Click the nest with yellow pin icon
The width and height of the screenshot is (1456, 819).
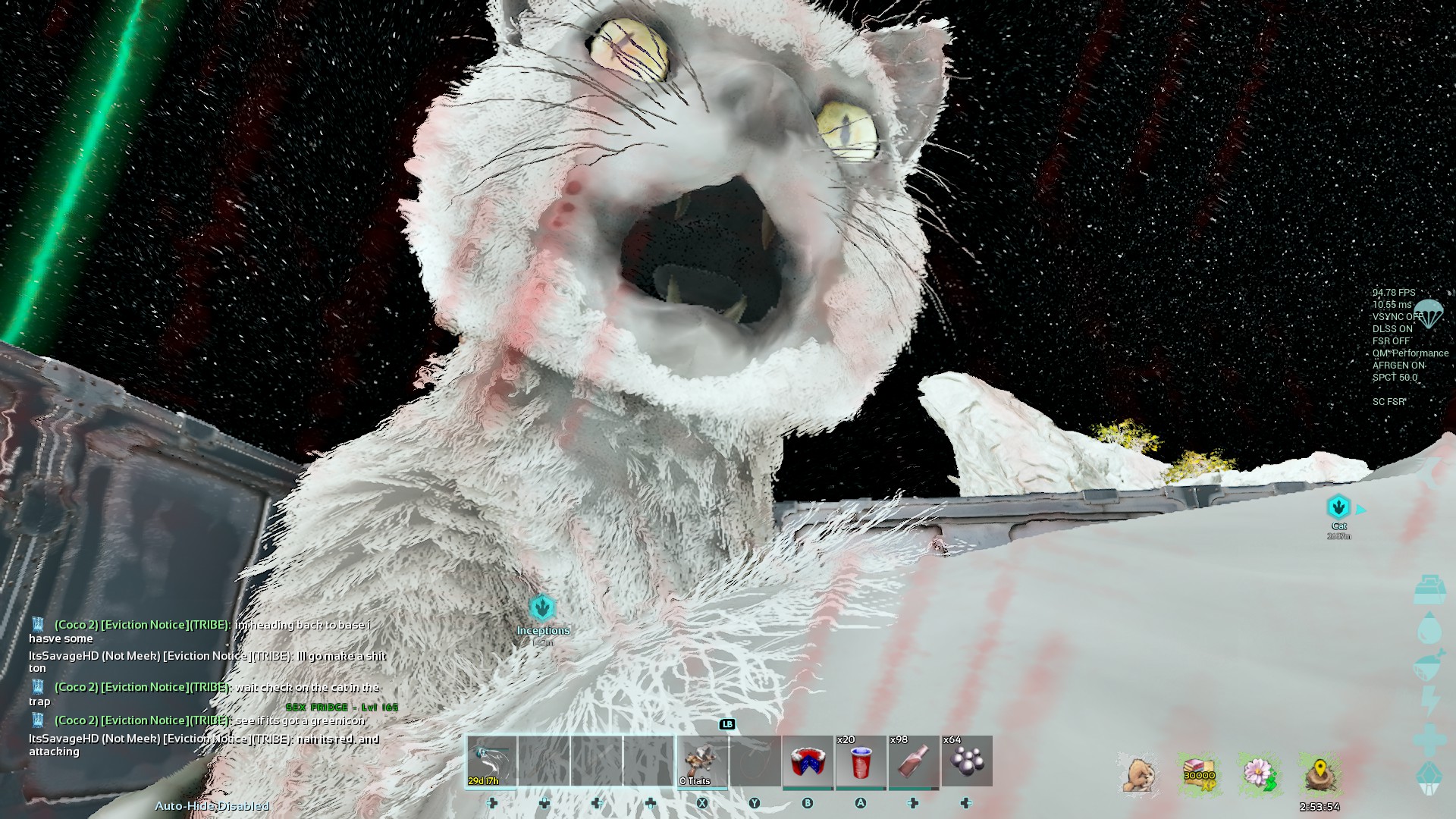pyautogui.click(x=1319, y=774)
